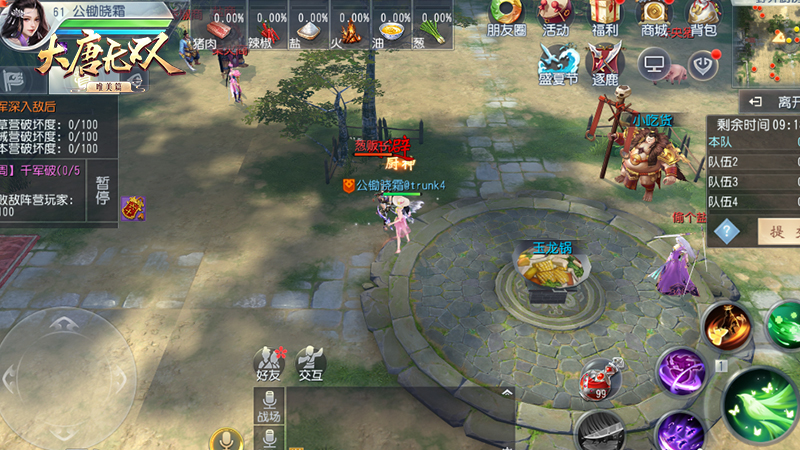The image size is (800, 450).
Task: Open the 交互 interaction menu
Action: [x=310, y=362]
